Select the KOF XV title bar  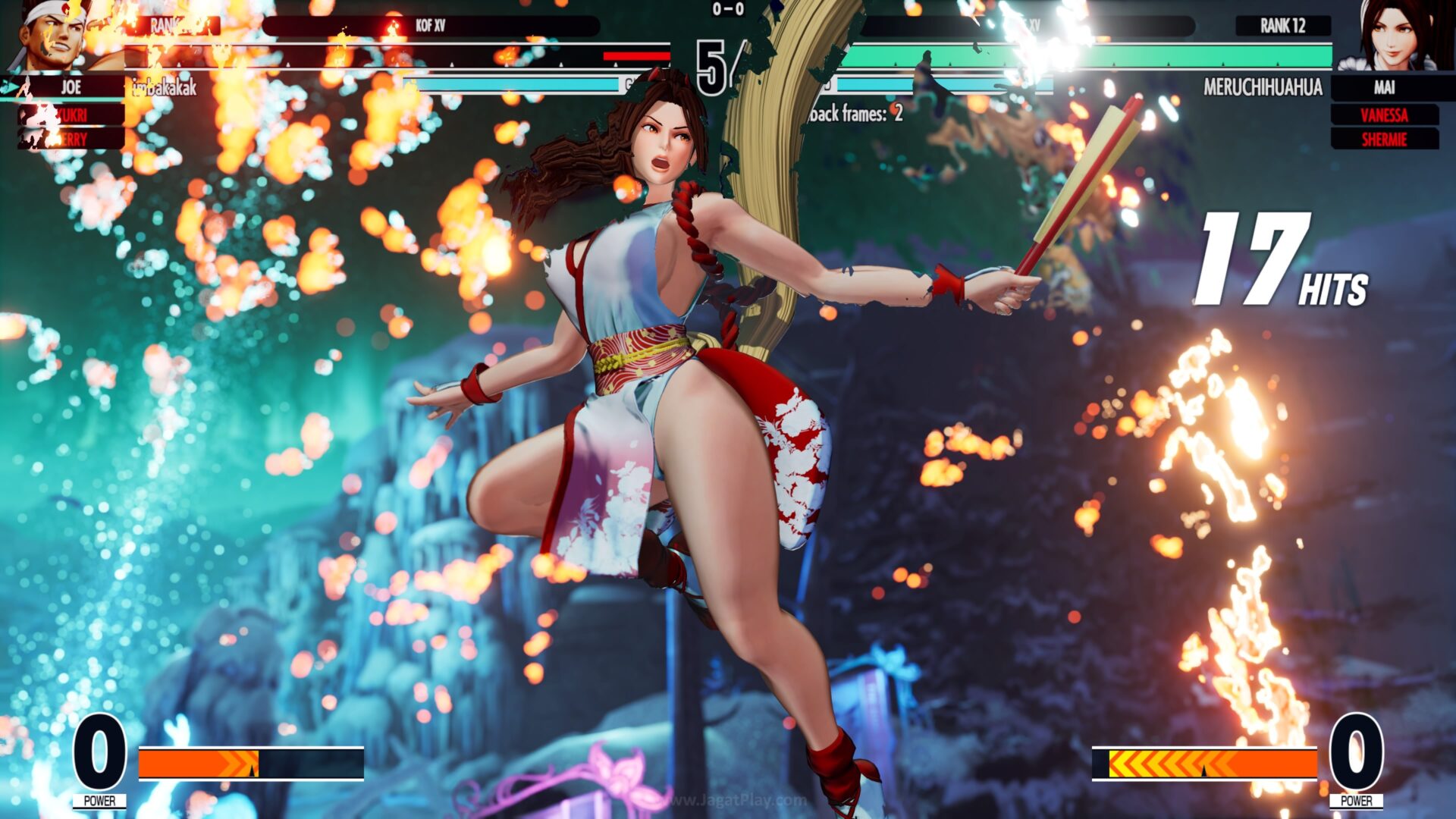432,25
